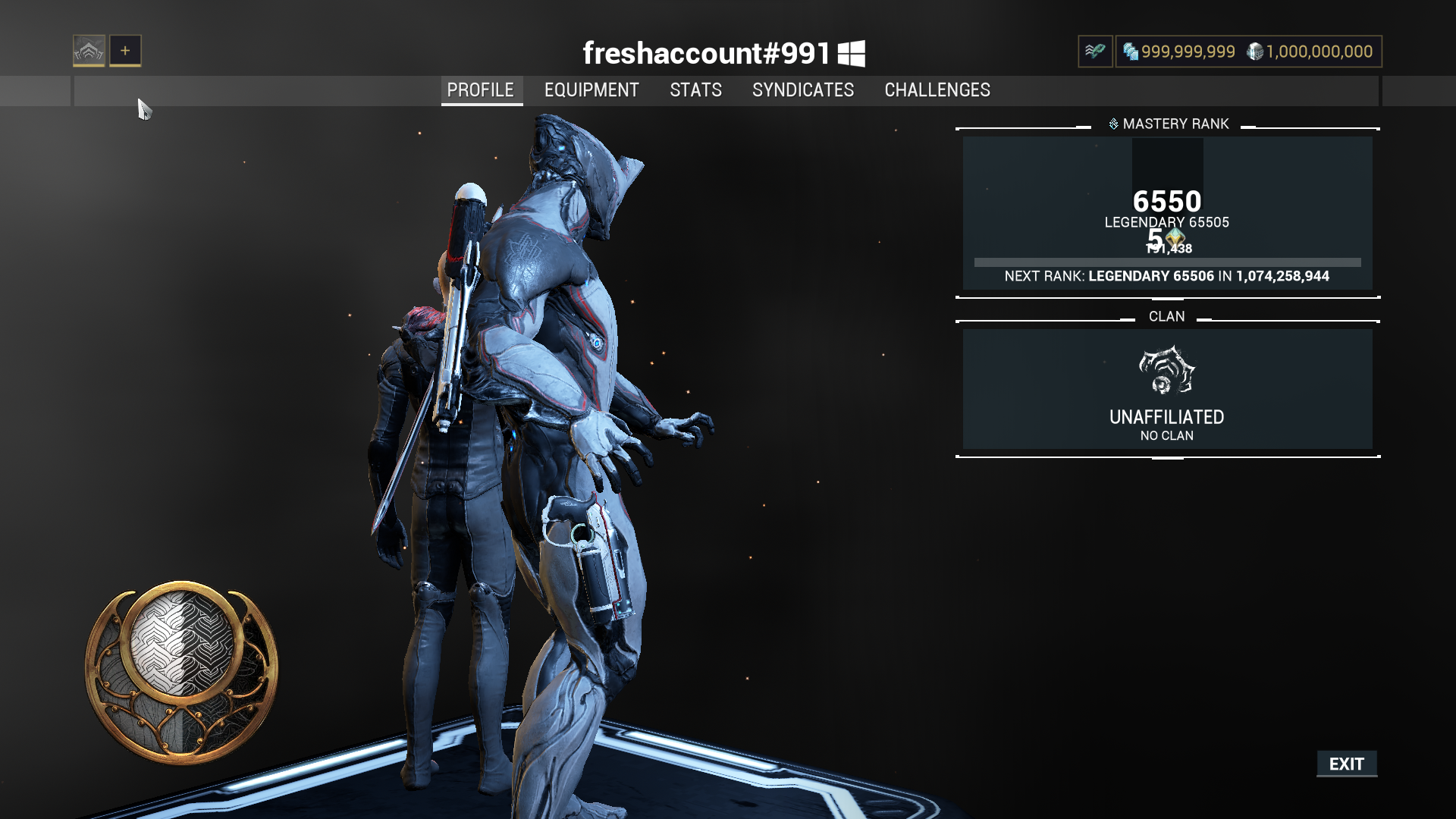View the Stats tab

pos(695,90)
